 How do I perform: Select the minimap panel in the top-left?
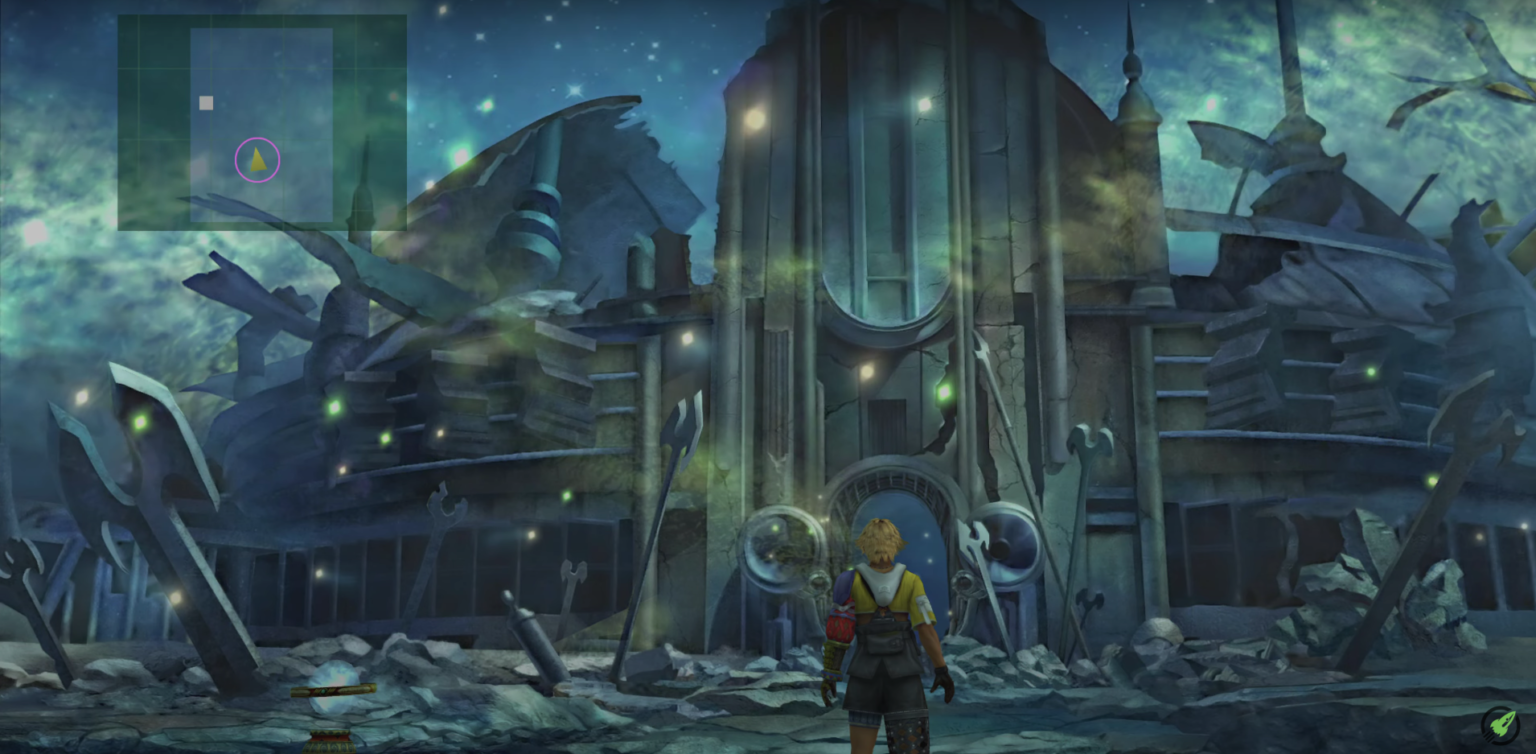pos(262,121)
